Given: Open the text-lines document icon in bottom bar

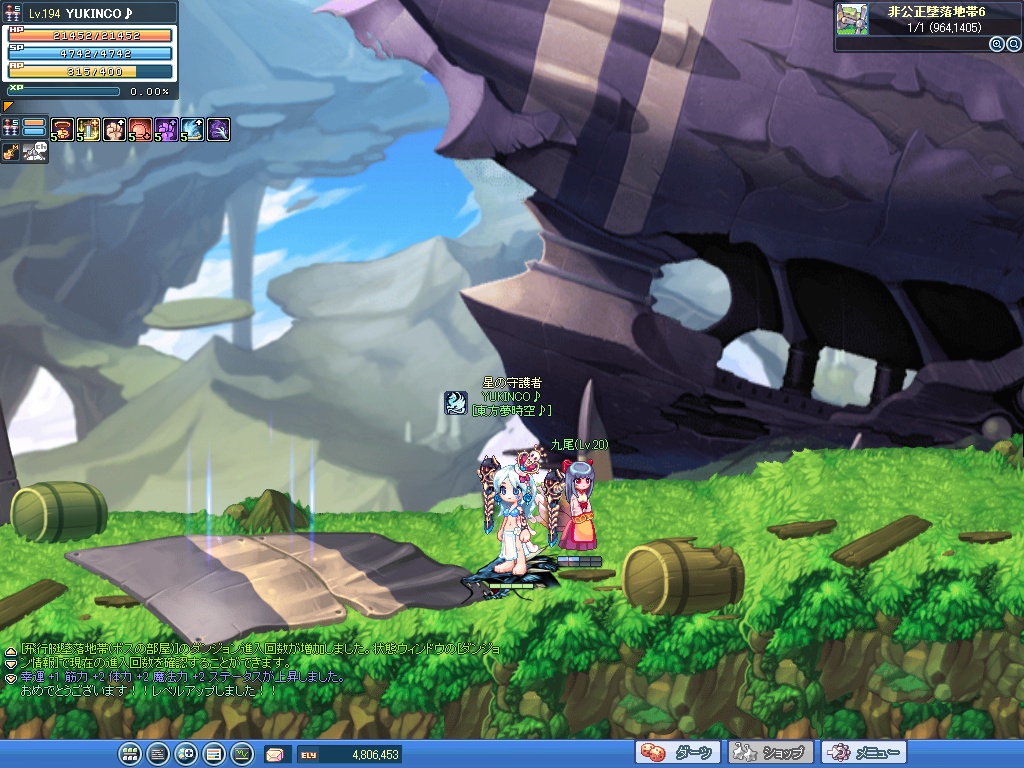Looking at the screenshot, I should point(157,754).
